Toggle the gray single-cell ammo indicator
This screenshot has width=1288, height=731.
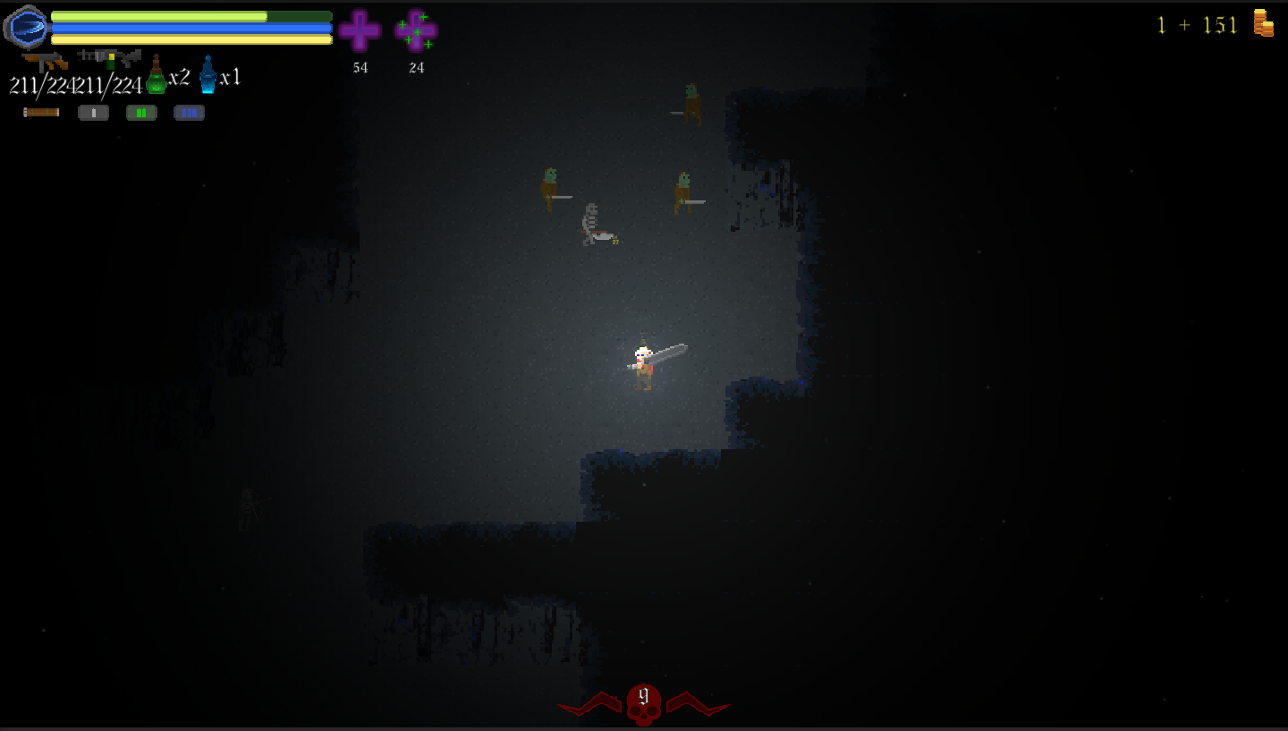[93, 111]
